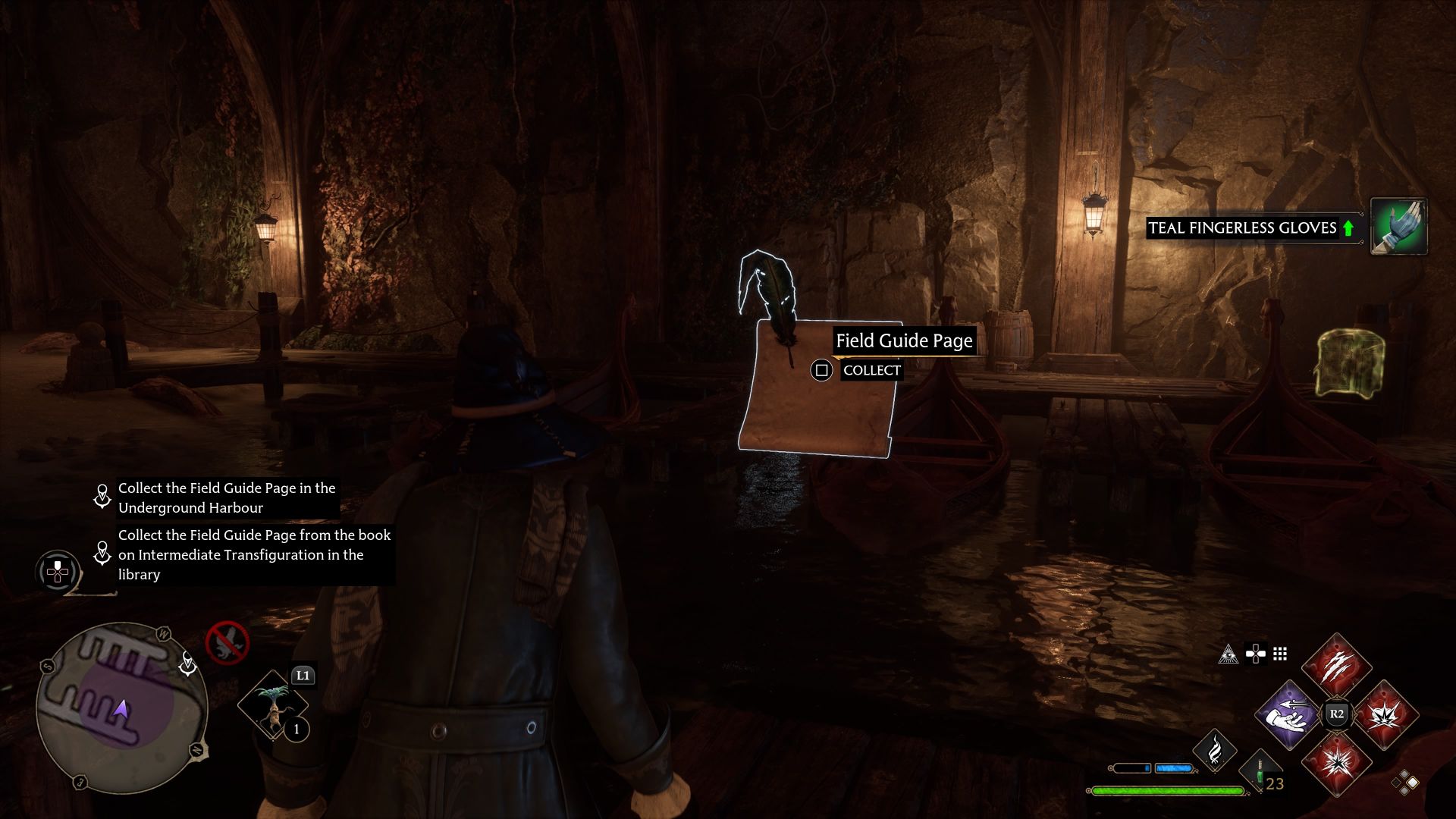Image resolution: width=1456 pixels, height=819 pixels.
Task: Expand the R2 spell wheel button
Action: (x=1337, y=712)
